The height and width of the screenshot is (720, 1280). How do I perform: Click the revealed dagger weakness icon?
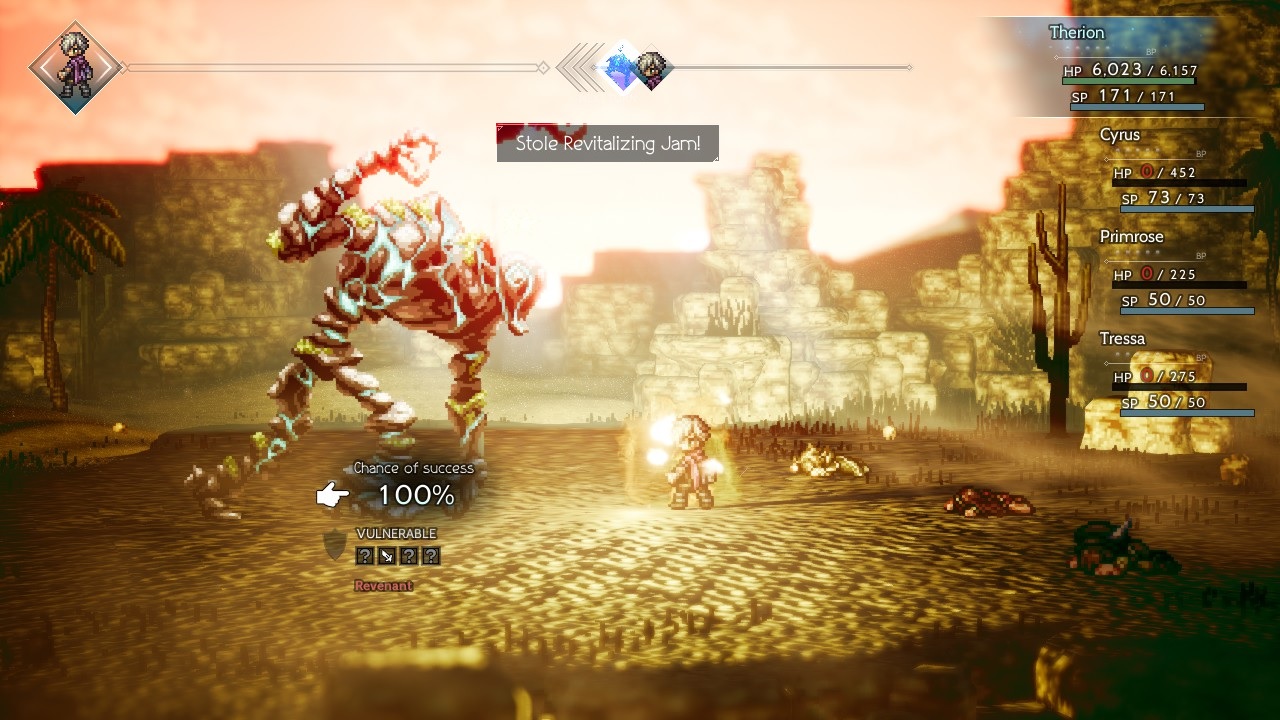(387, 556)
